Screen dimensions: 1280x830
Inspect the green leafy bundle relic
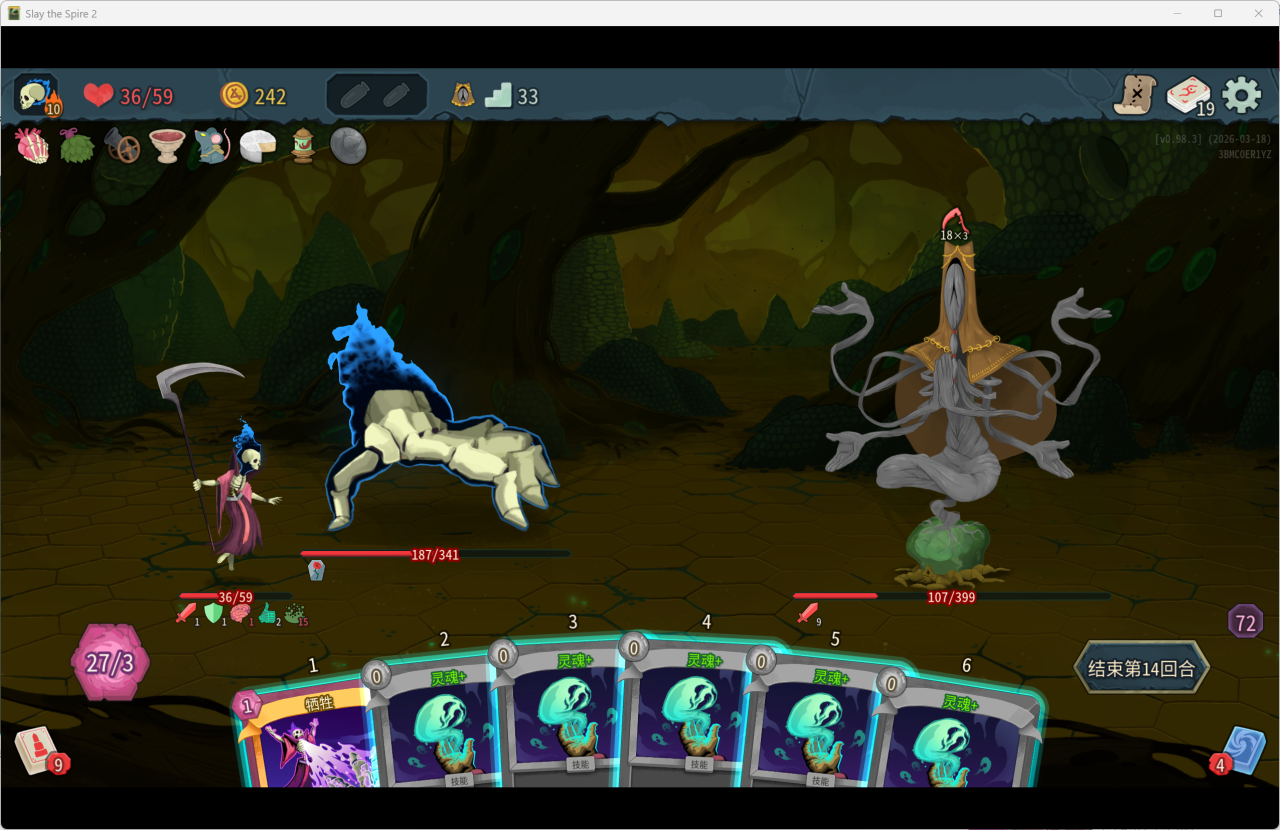click(x=77, y=146)
